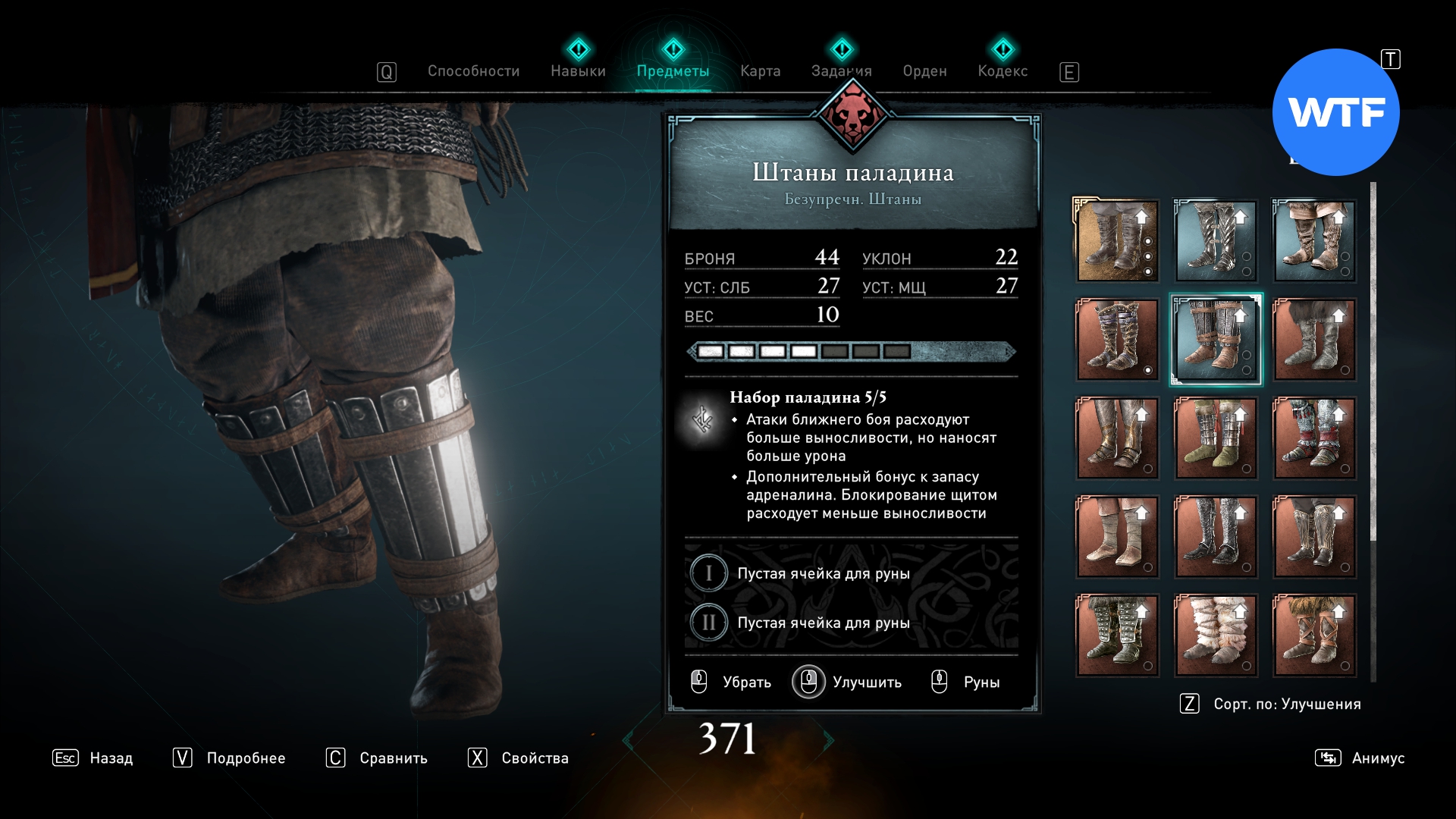Open the Руны option
The image size is (1456, 819).
(x=967, y=682)
